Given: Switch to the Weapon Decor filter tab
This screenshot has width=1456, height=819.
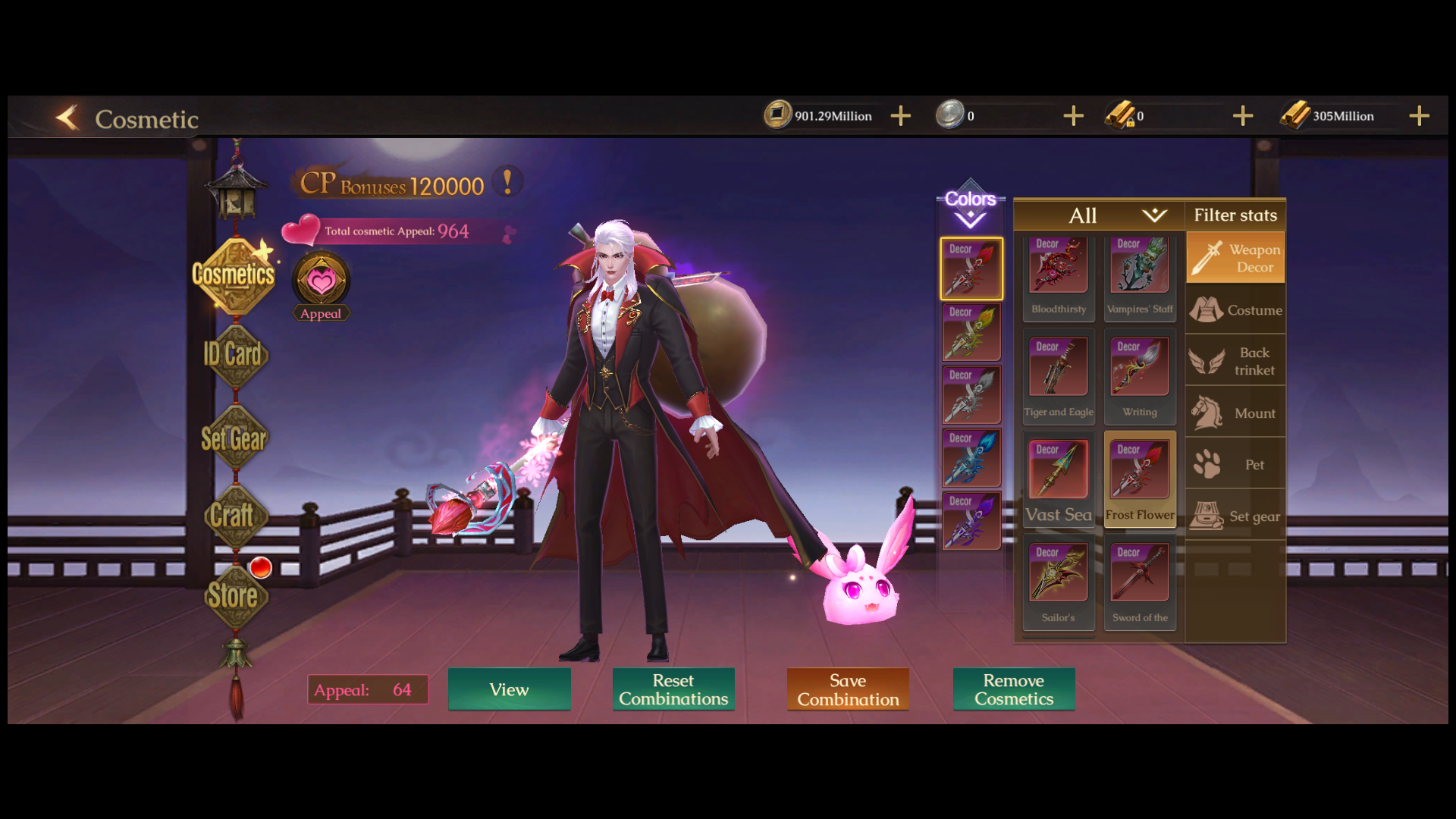Looking at the screenshot, I should 1235,256.
